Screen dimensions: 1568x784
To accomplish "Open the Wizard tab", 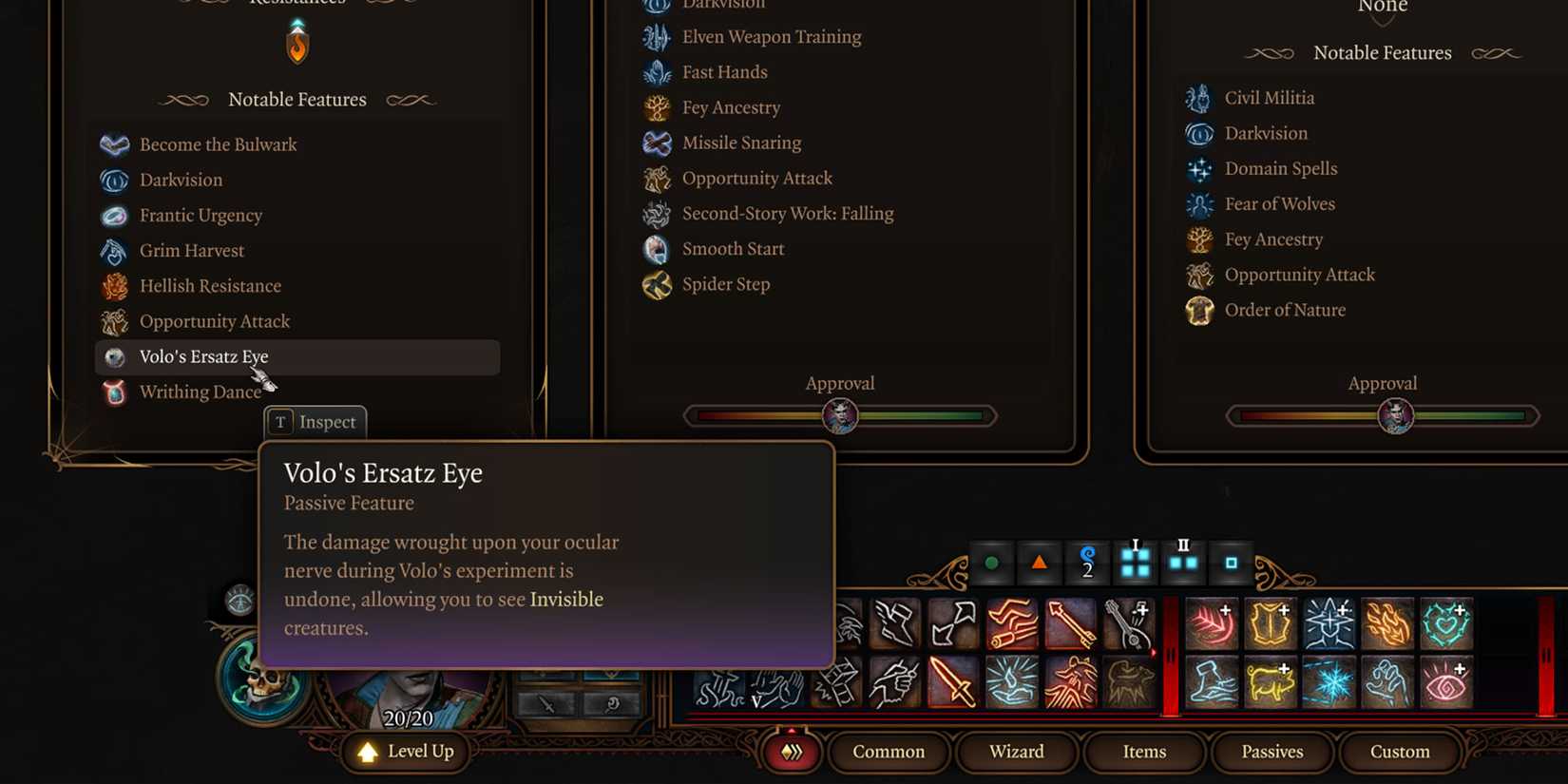I will (x=1016, y=752).
